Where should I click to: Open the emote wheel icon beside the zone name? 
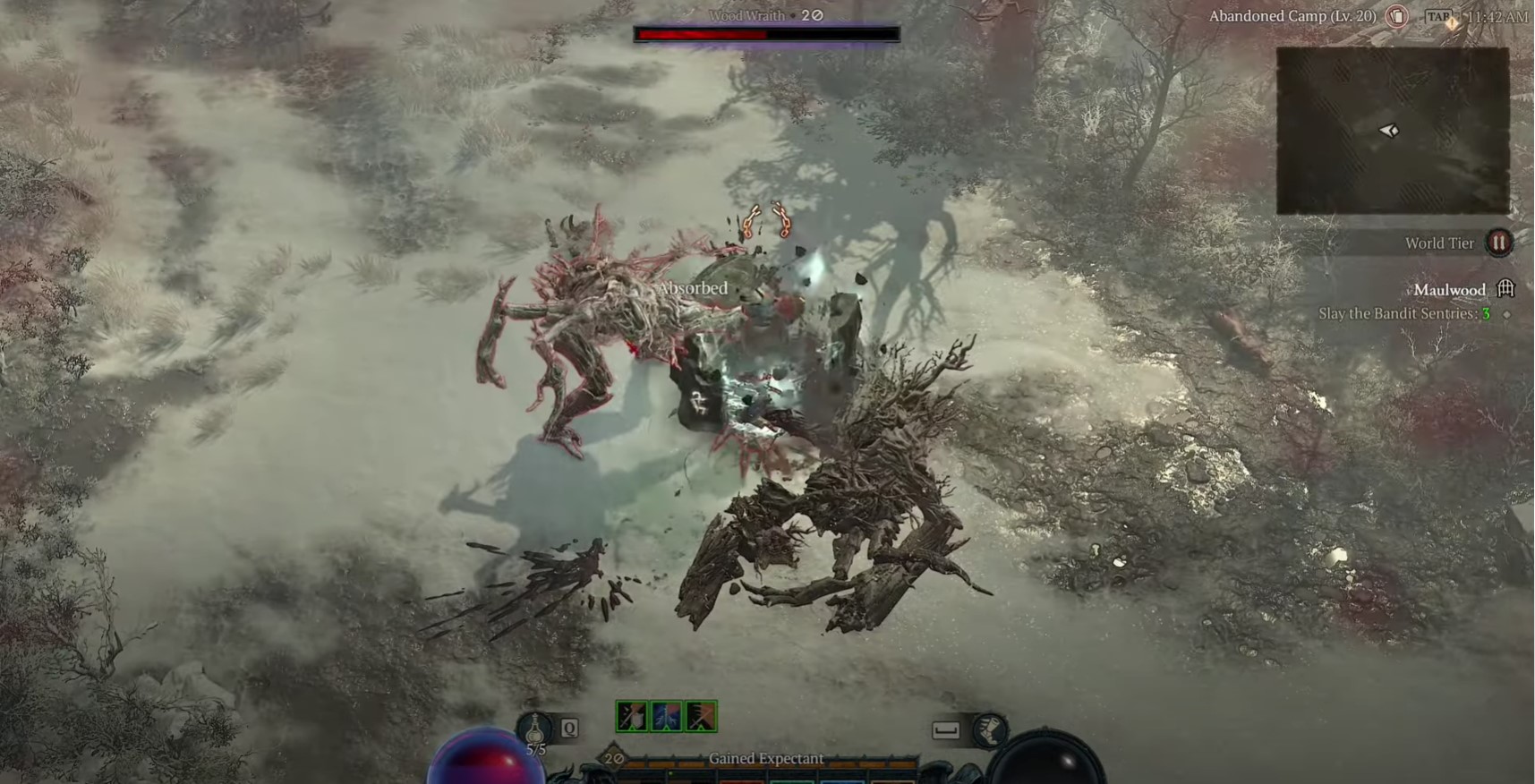click(x=1396, y=17)
